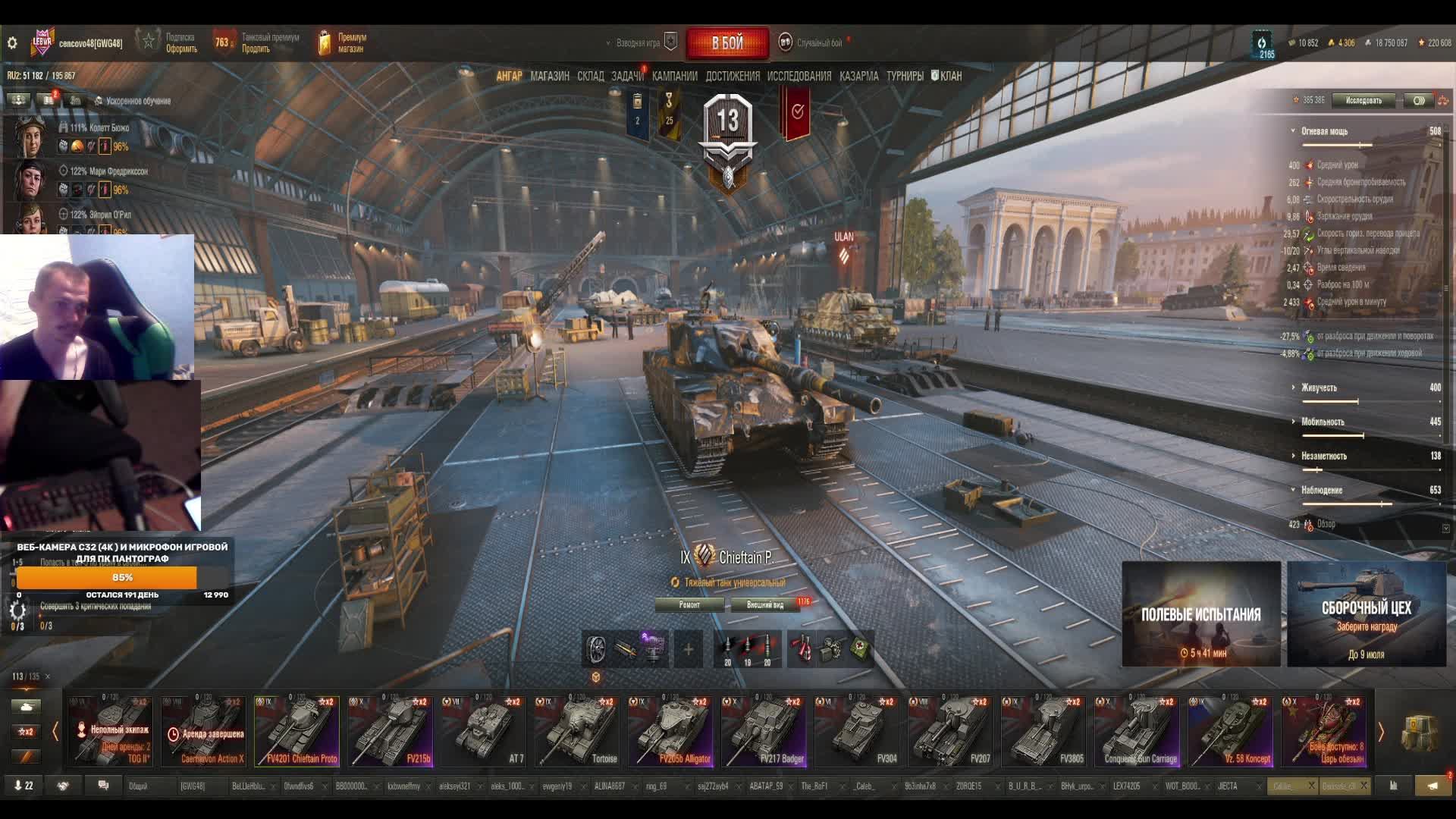Open the КАЗАРМА barracks tab

click(858, 76)
